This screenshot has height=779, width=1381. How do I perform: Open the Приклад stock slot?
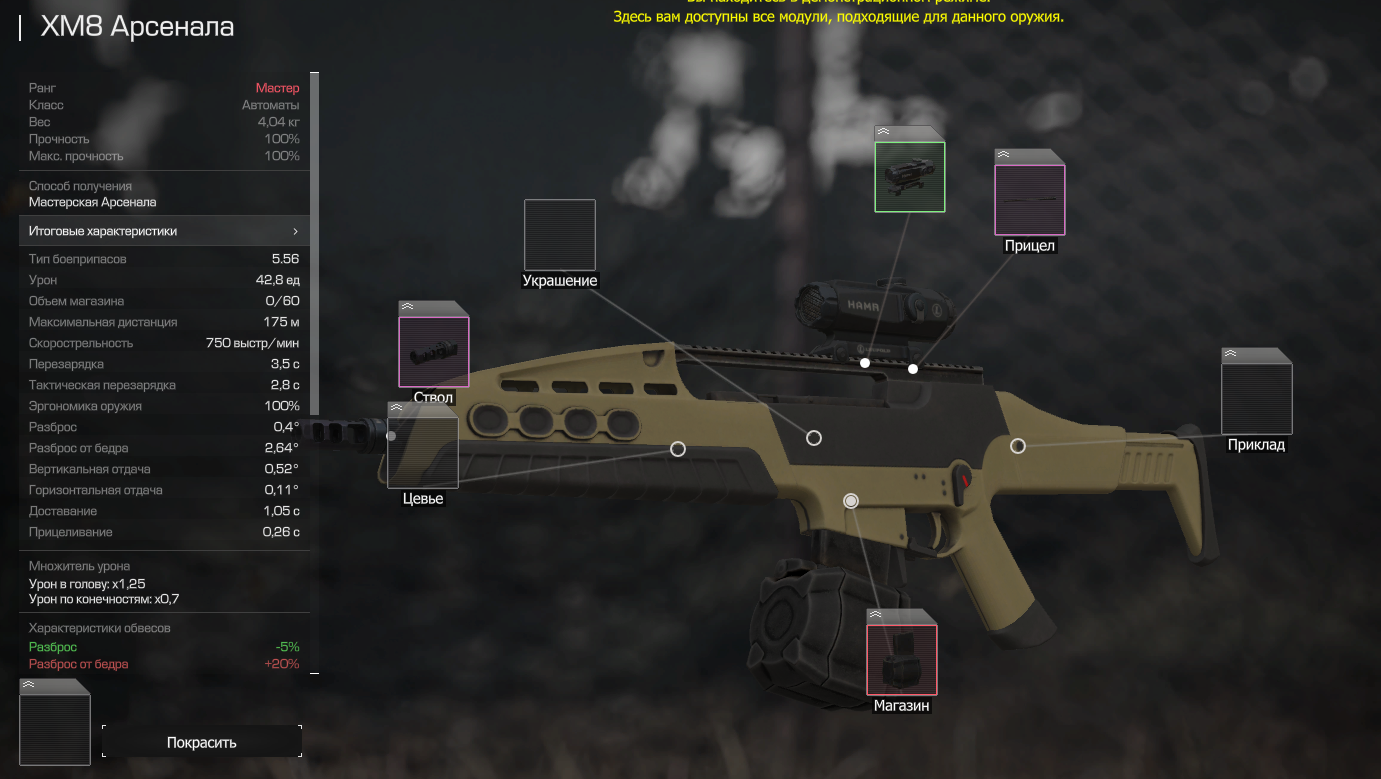coord(1256,399)
